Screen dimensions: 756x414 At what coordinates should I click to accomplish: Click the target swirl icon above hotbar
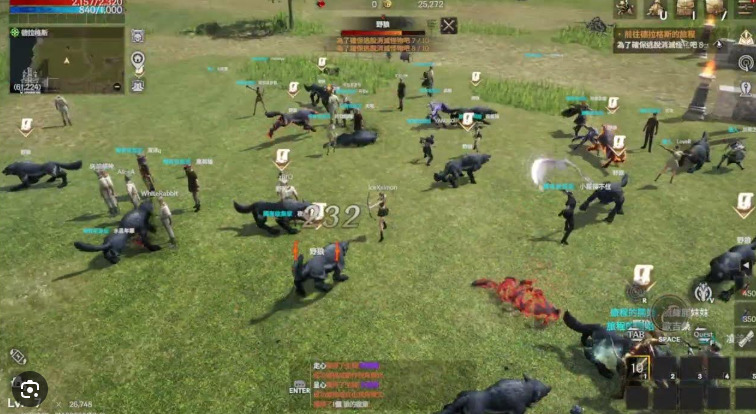[637, 291]
